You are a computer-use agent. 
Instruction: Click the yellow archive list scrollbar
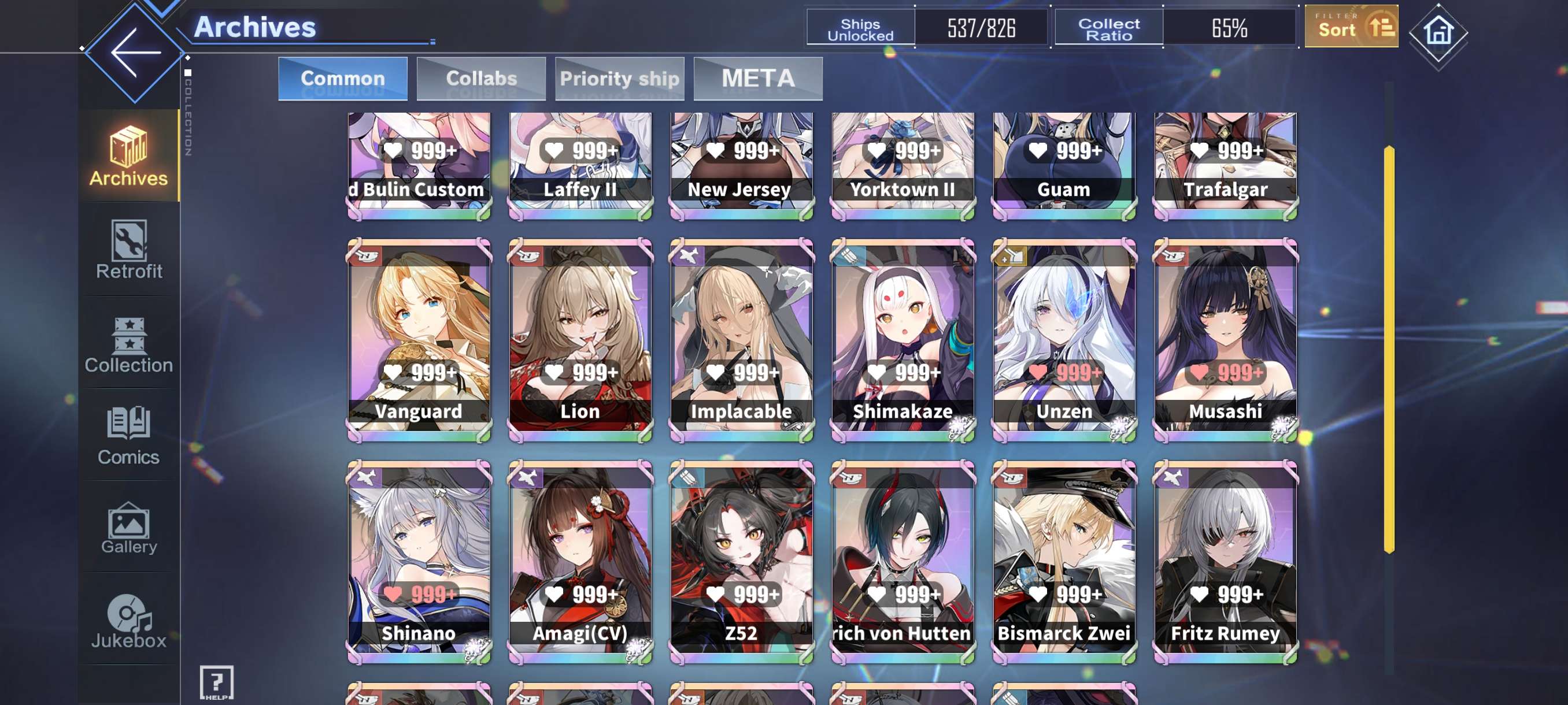pos(1388,348)
